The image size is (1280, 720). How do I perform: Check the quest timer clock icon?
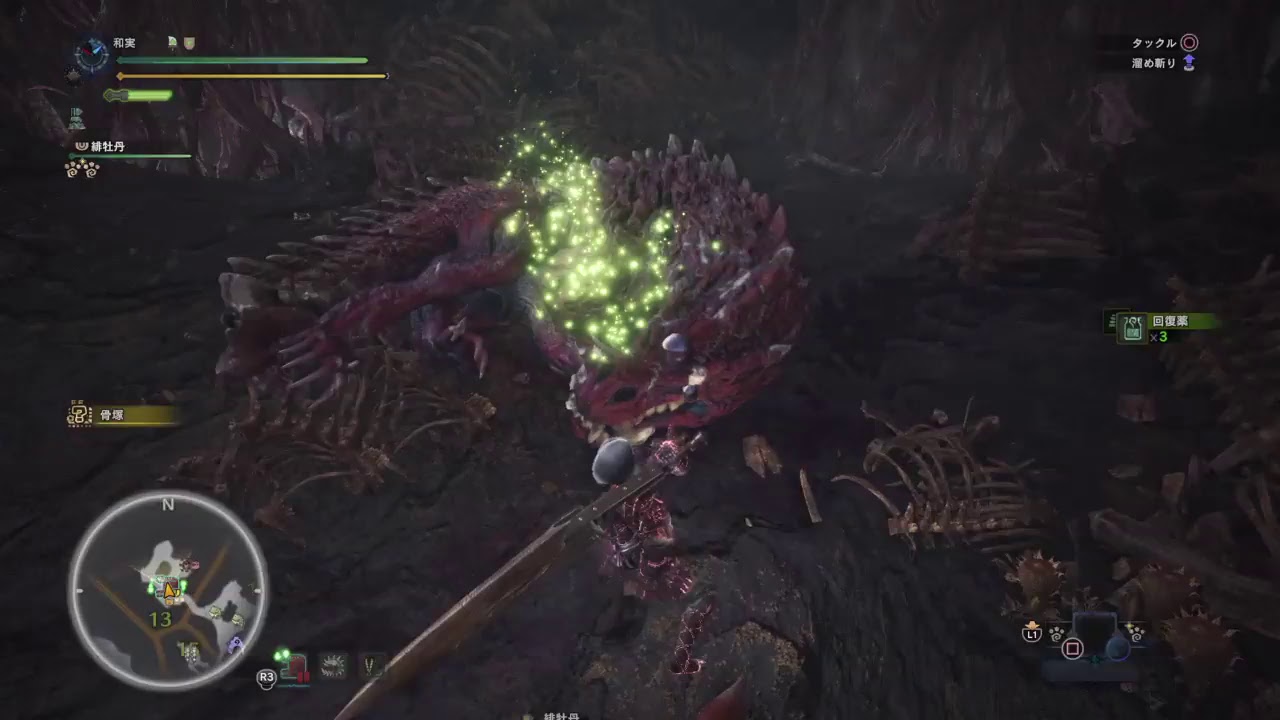(92, 54)
